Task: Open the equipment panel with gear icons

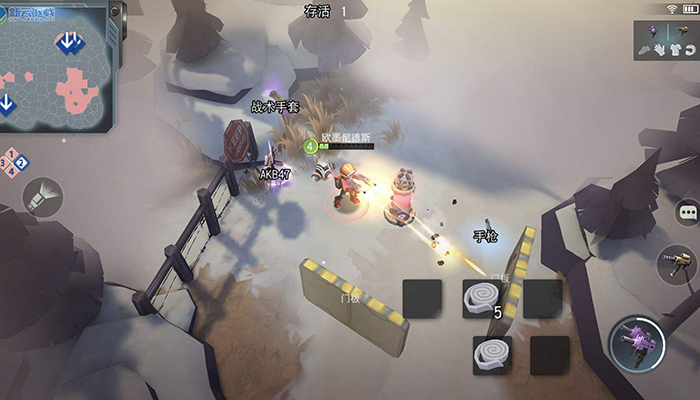Action: pyautogui.click(x=665, y=38)
